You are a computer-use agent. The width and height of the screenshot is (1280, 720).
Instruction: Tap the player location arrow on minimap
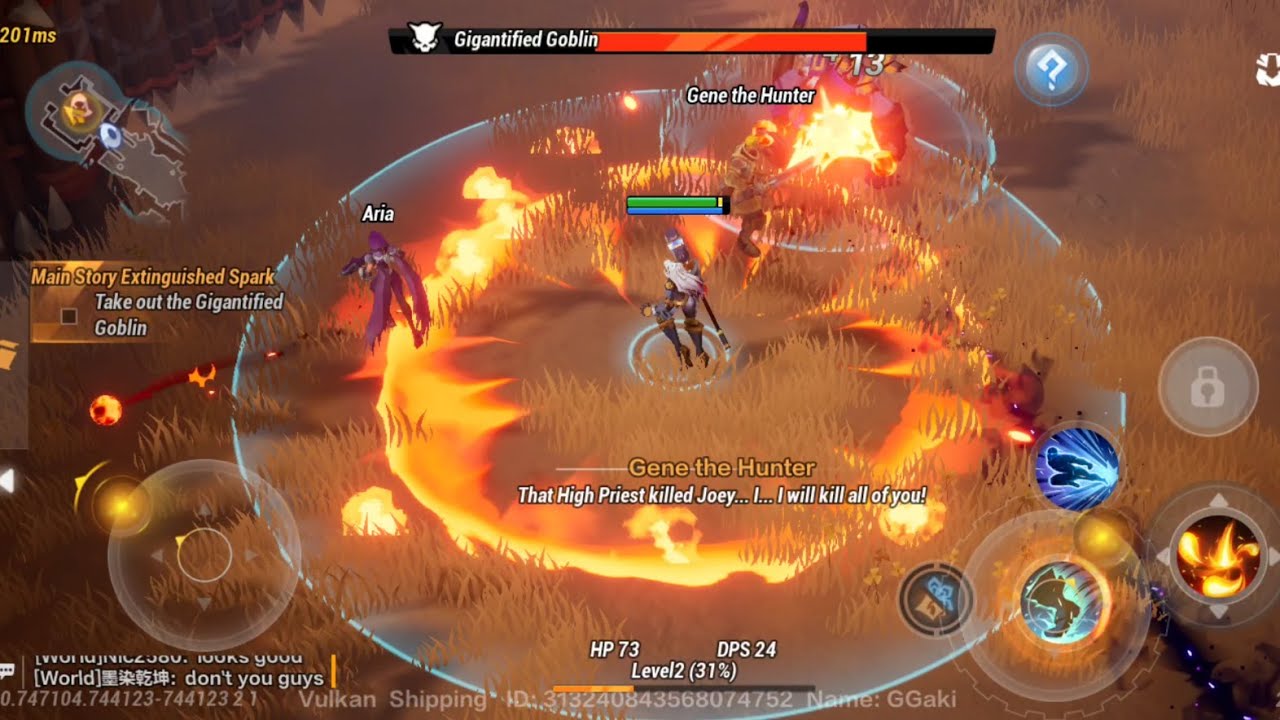click(x=110, y=135)
